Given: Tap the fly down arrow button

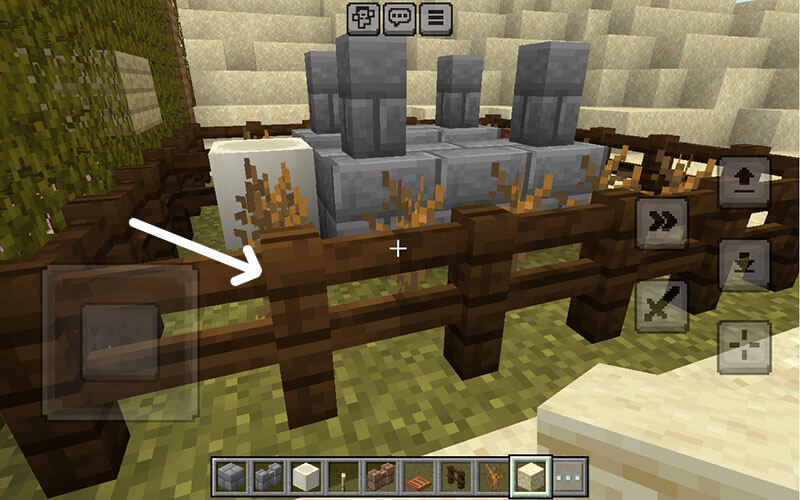Looking at the screenshot, I should [744, 264].
